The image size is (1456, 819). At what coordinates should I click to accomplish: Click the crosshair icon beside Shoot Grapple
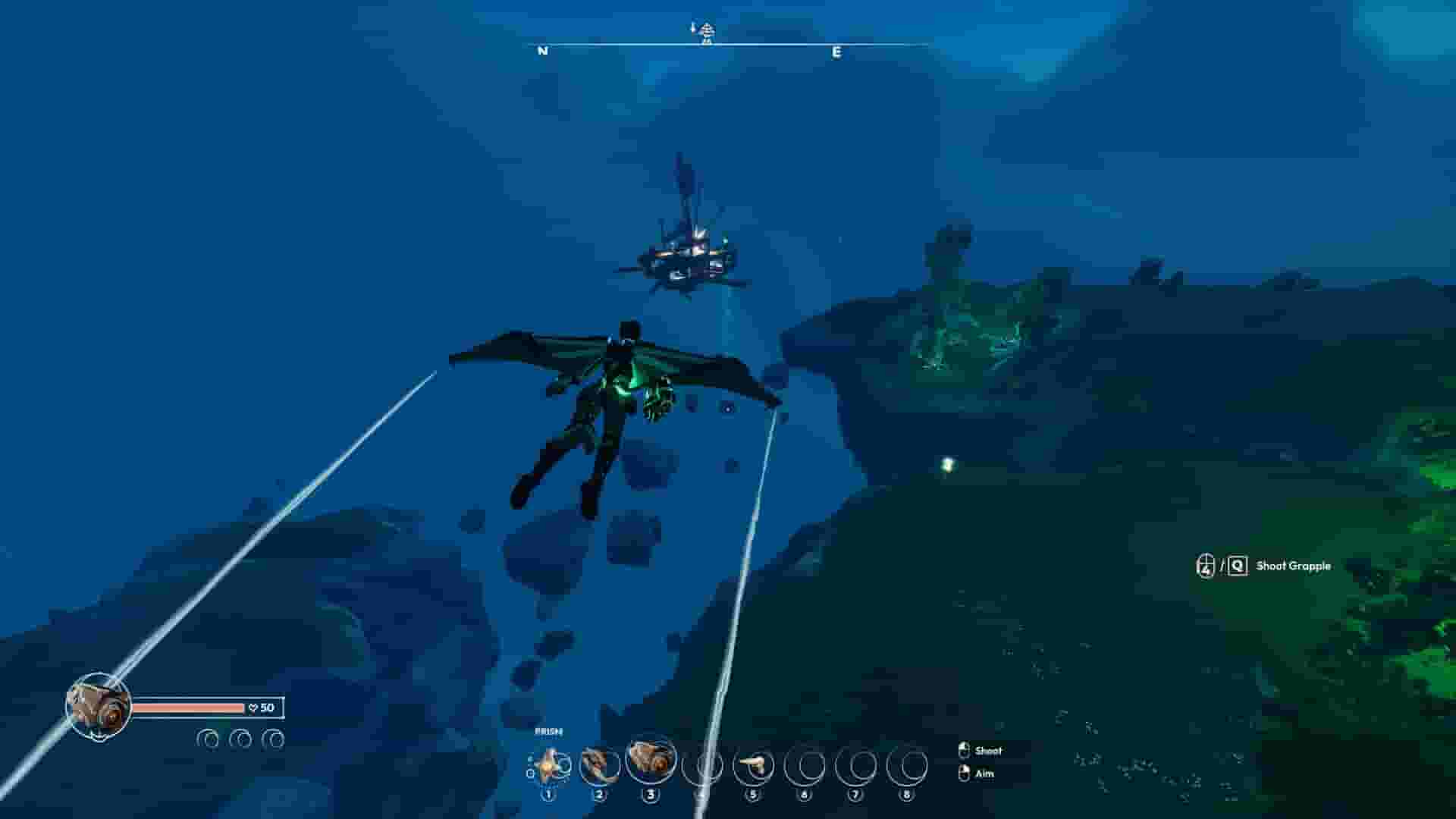pos(1205,565)
